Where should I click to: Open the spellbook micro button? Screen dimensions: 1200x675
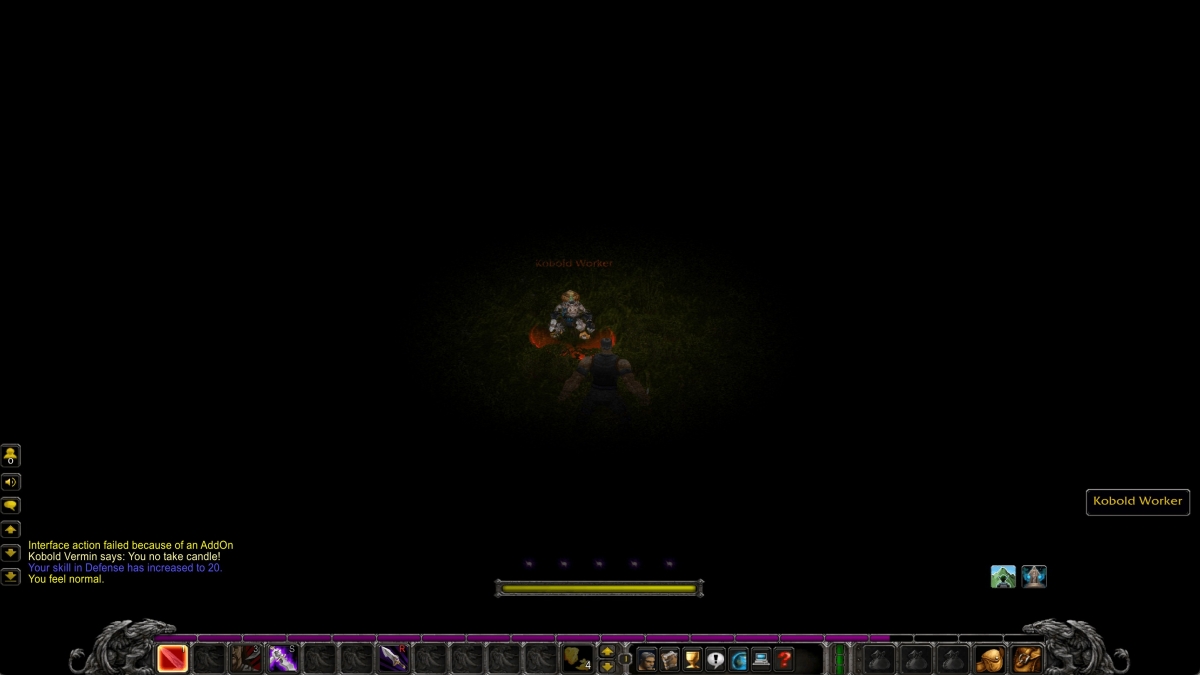coord(670,659)
